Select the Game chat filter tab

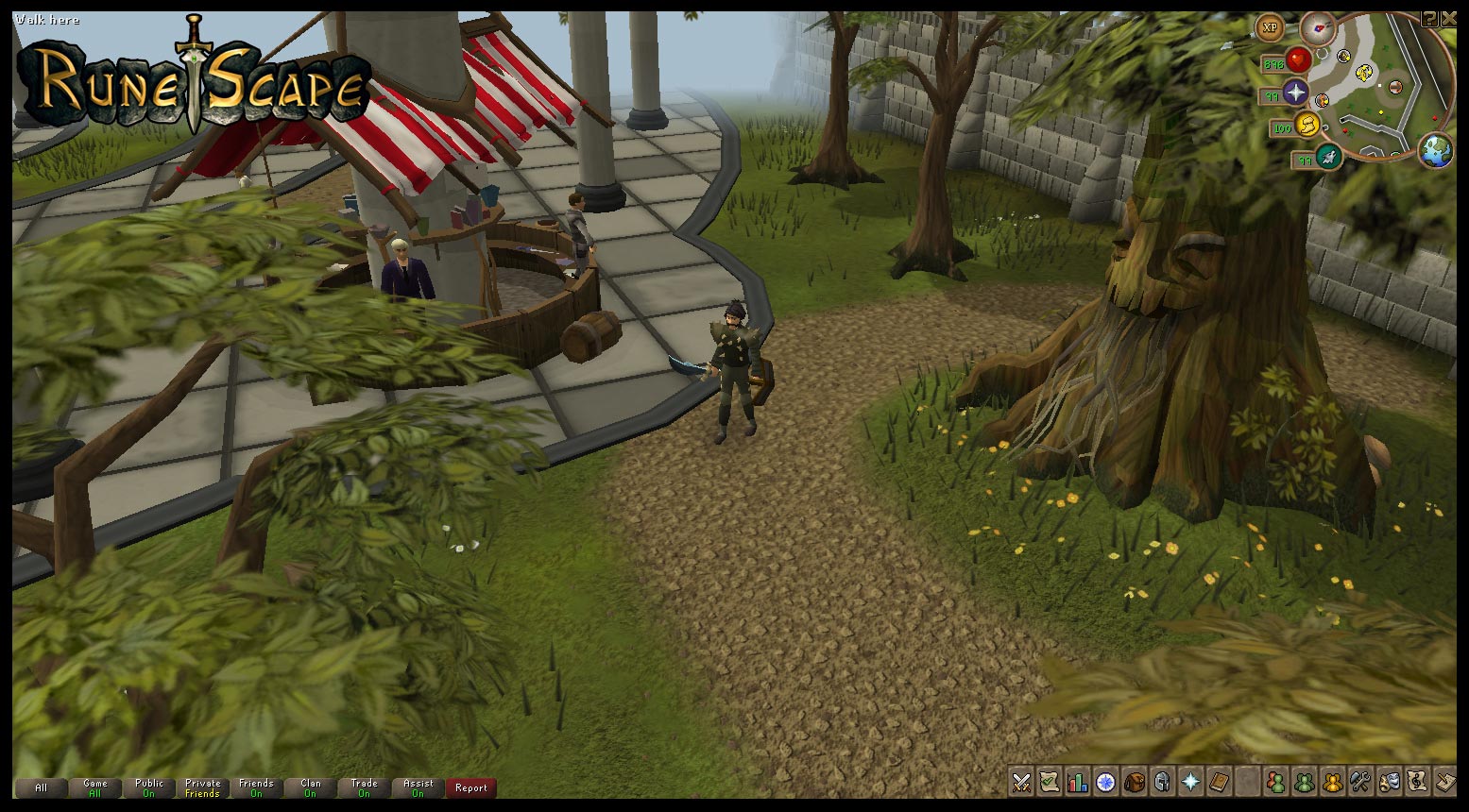click(x=94, y=787)
